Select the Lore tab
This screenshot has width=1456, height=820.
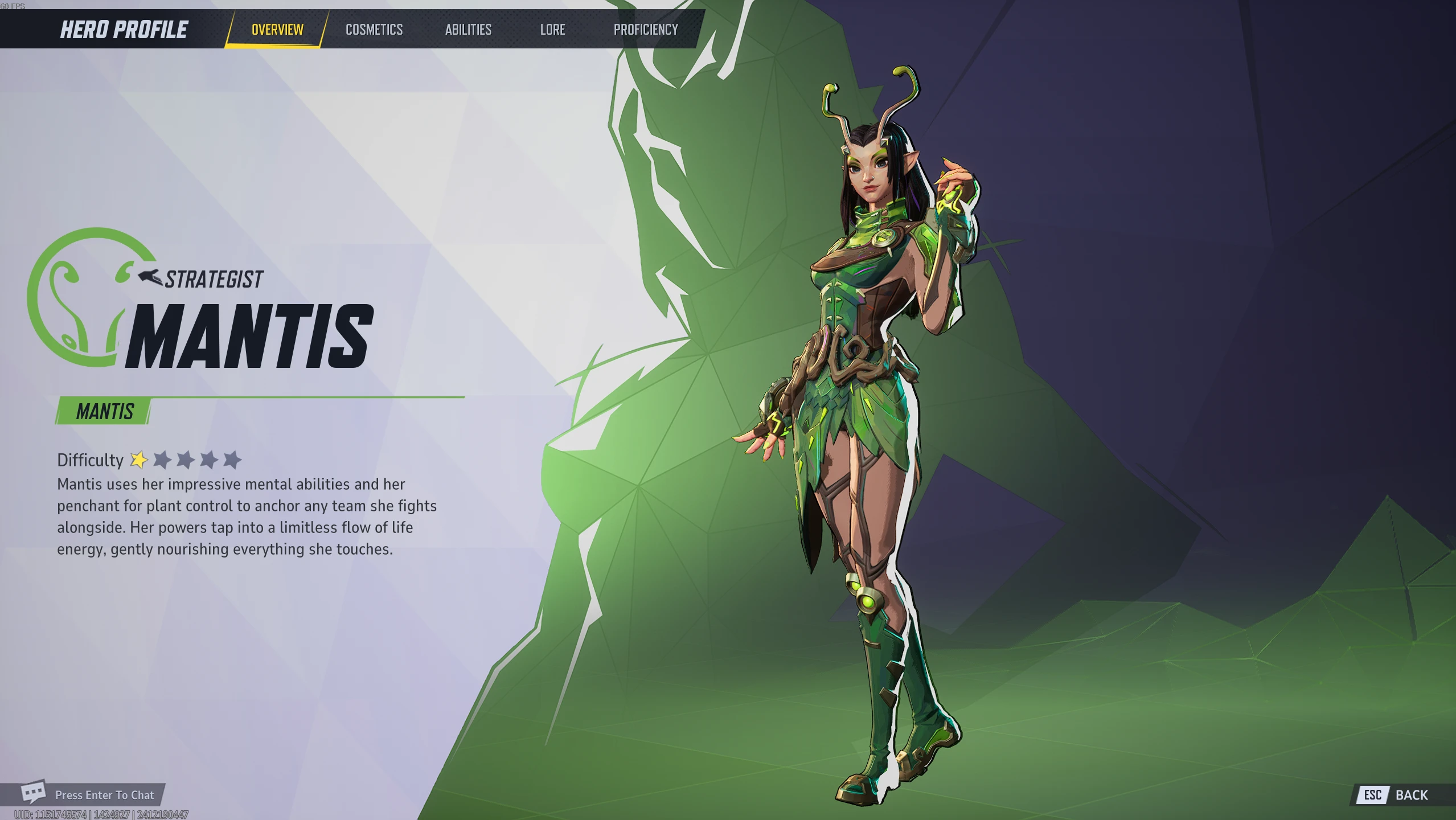[x=552, y=29]
